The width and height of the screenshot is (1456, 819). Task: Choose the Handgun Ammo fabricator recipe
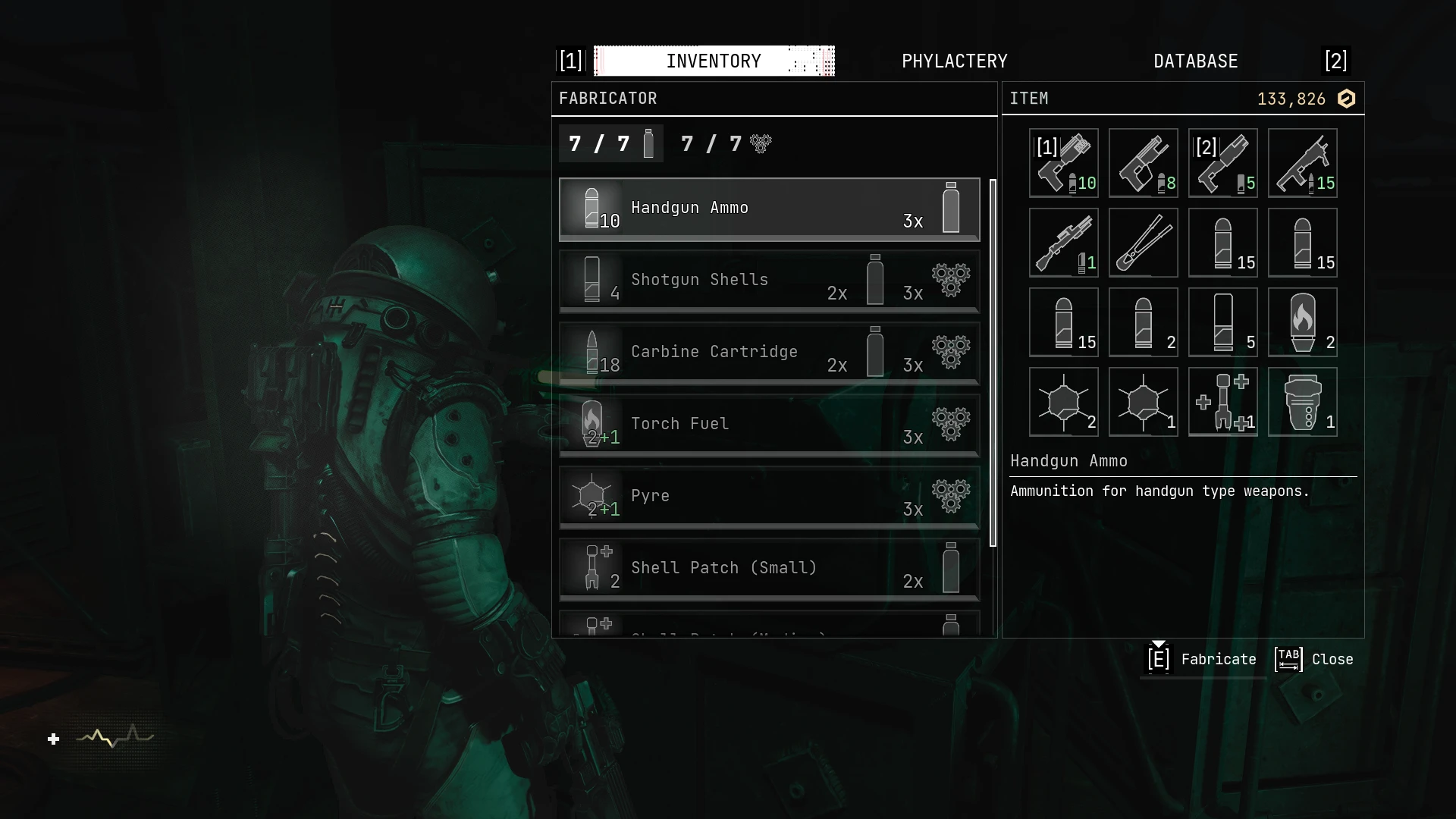[769, 209]
